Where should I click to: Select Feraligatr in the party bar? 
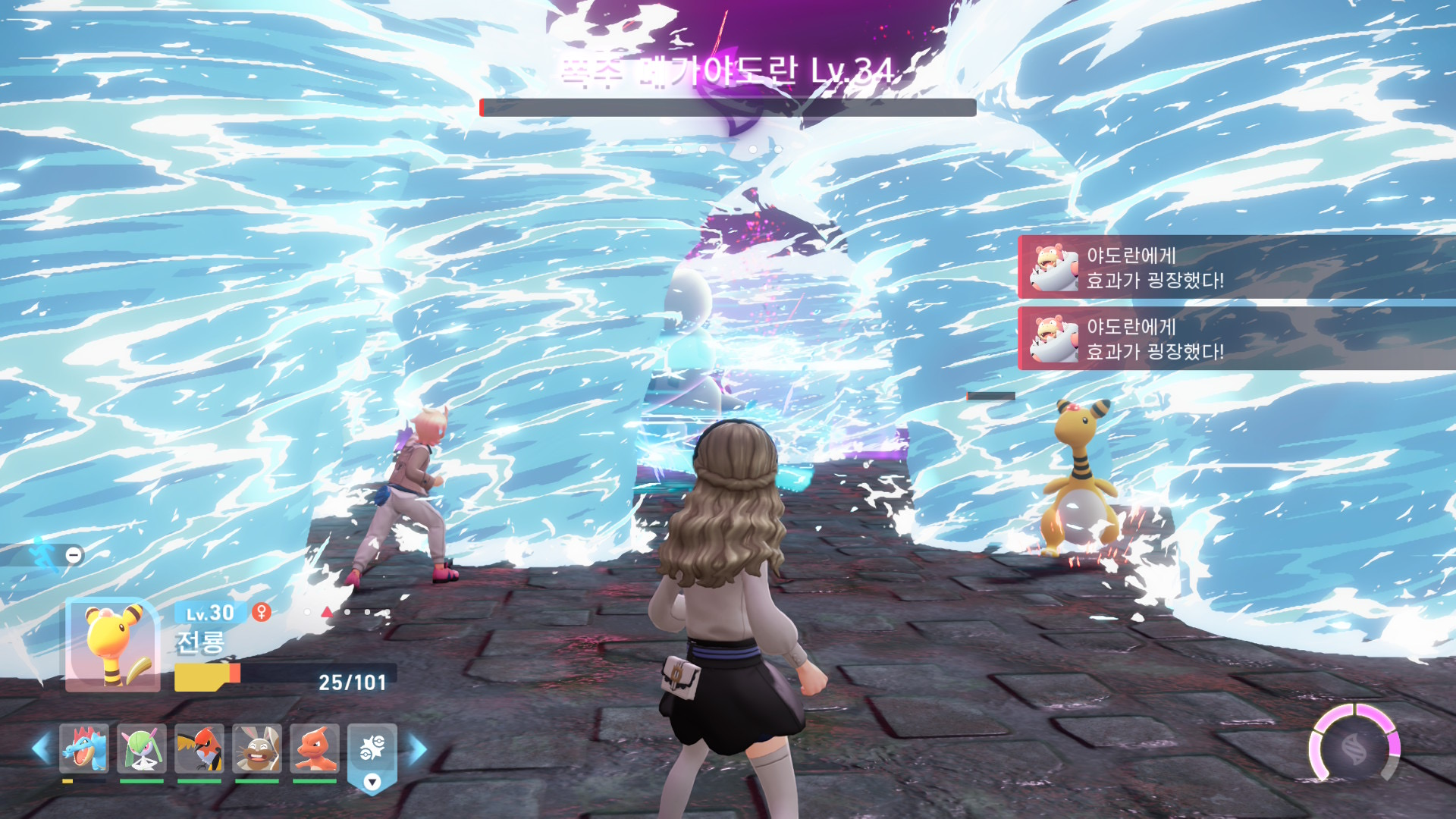click(x=84, y=748)
